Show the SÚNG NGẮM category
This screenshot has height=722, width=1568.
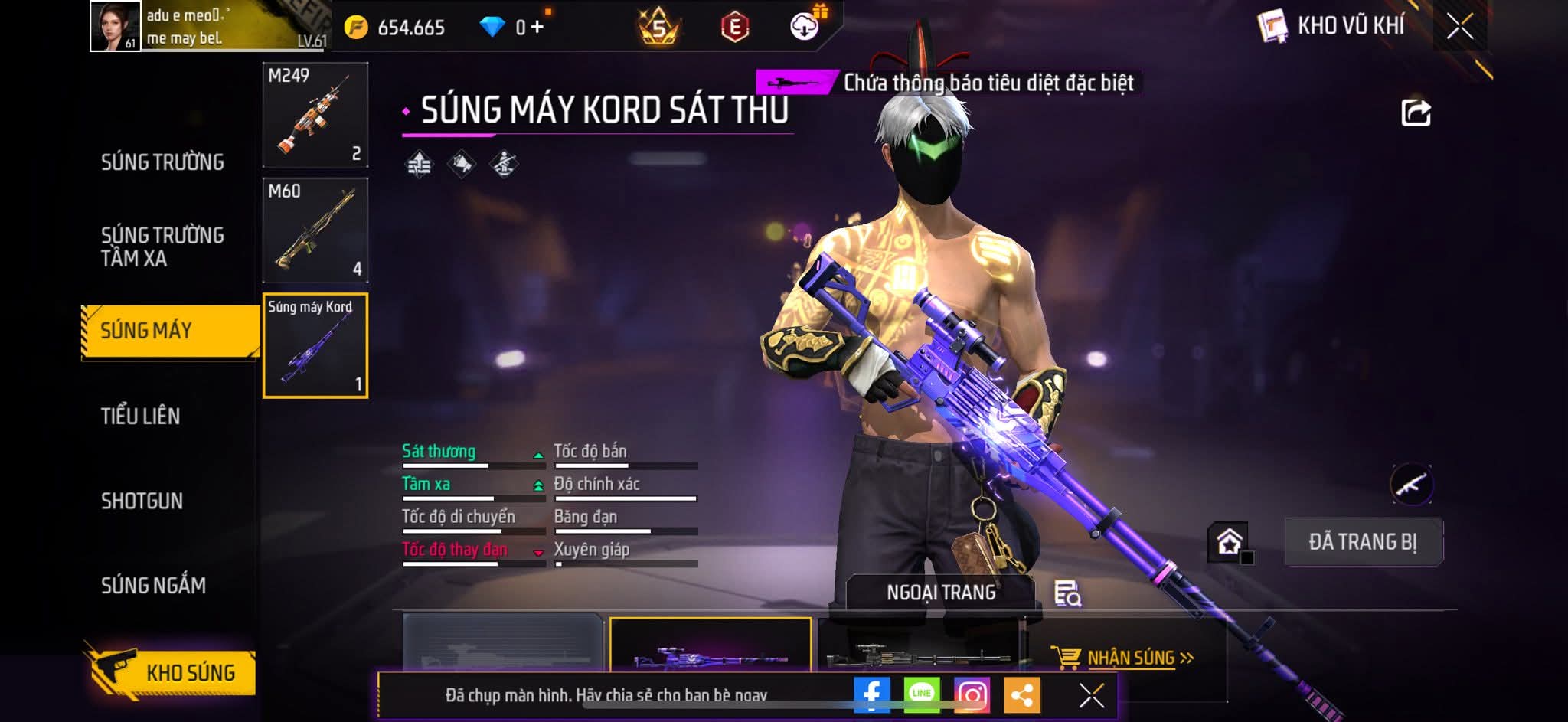153,586
